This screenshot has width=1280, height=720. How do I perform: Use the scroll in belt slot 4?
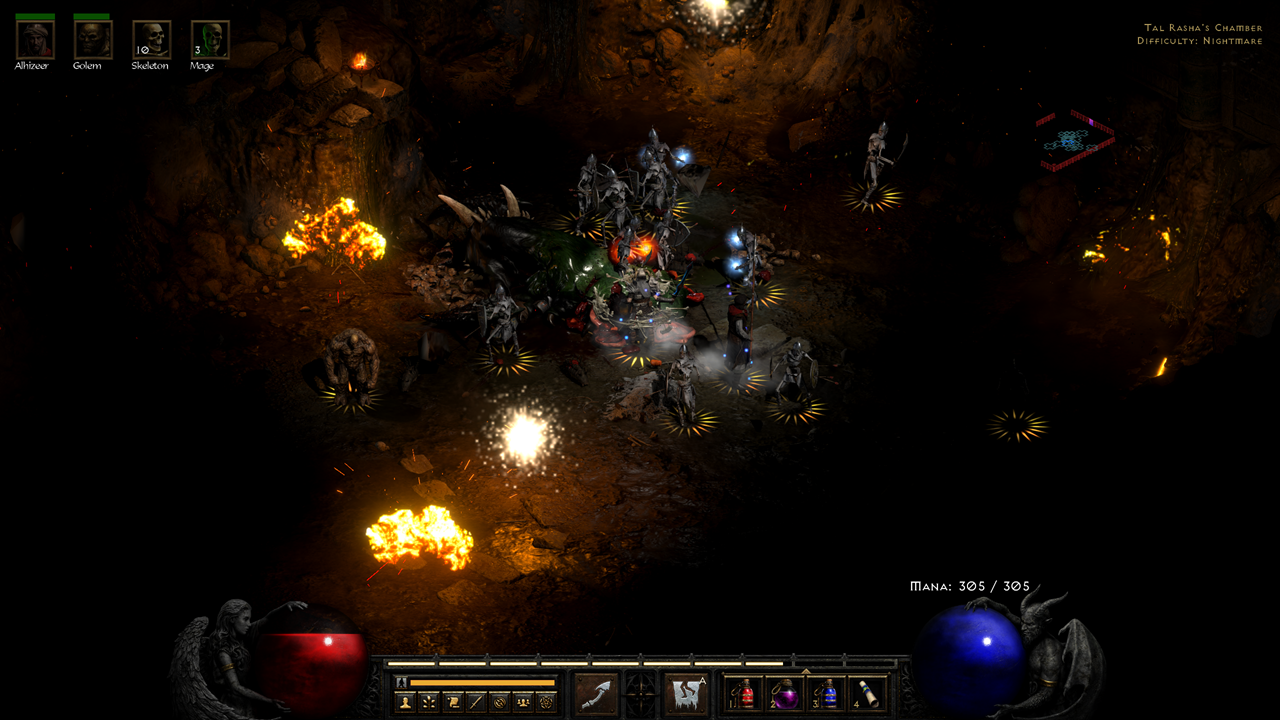pyautogui.click(x=868, y=694)
